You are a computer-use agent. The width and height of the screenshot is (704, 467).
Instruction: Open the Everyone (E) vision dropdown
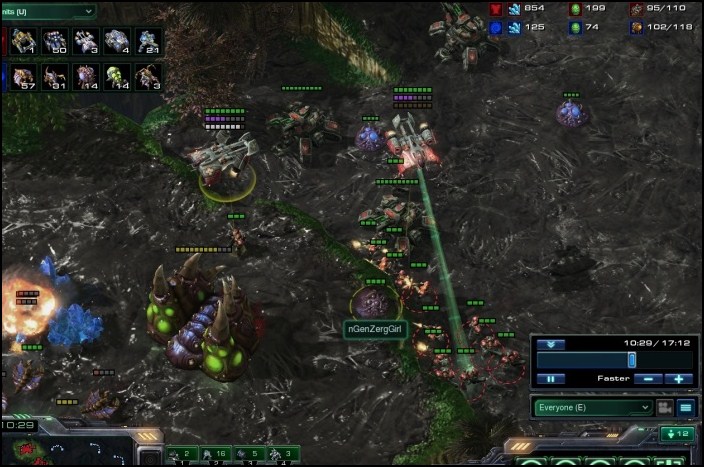pyautogui.click(x=593, y=407)
